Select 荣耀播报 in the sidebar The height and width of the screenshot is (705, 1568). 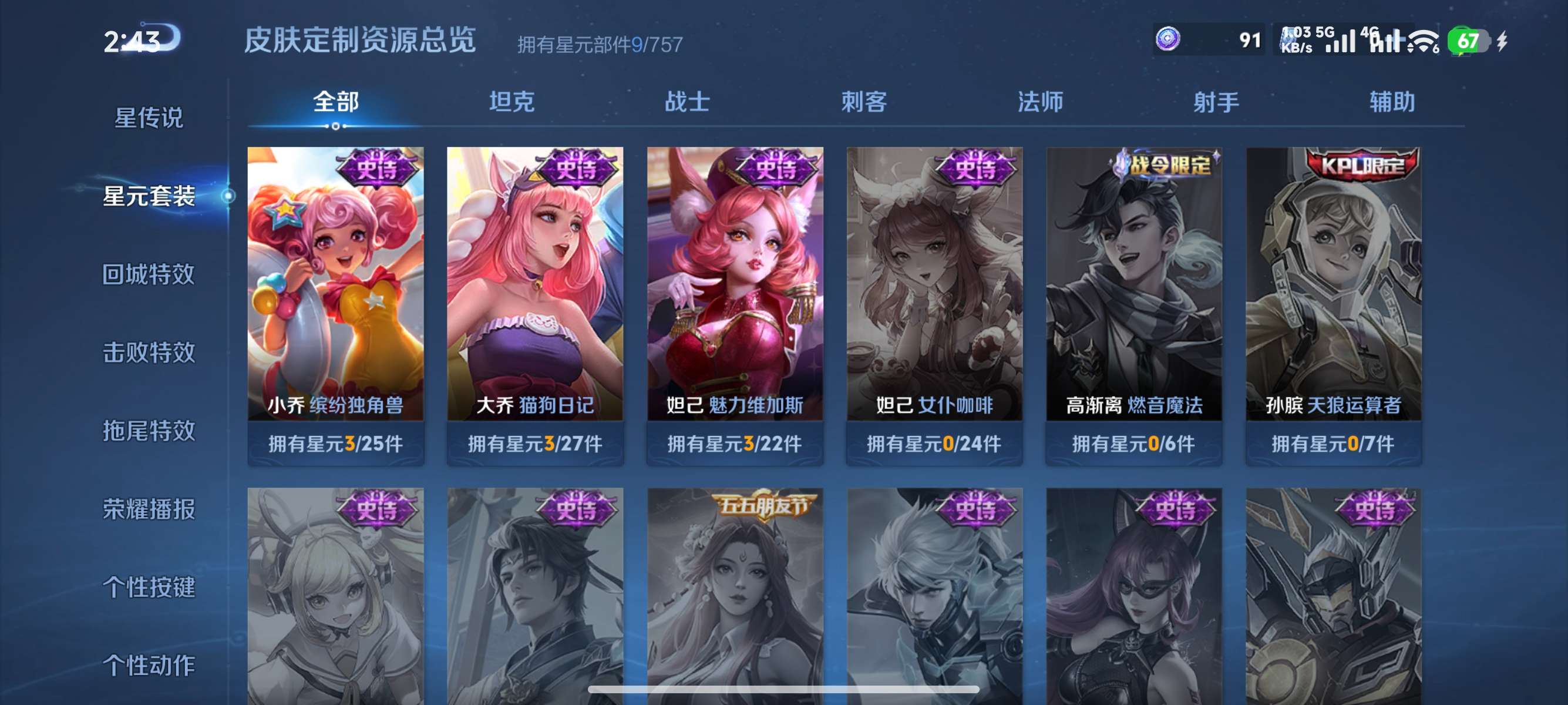149,510
